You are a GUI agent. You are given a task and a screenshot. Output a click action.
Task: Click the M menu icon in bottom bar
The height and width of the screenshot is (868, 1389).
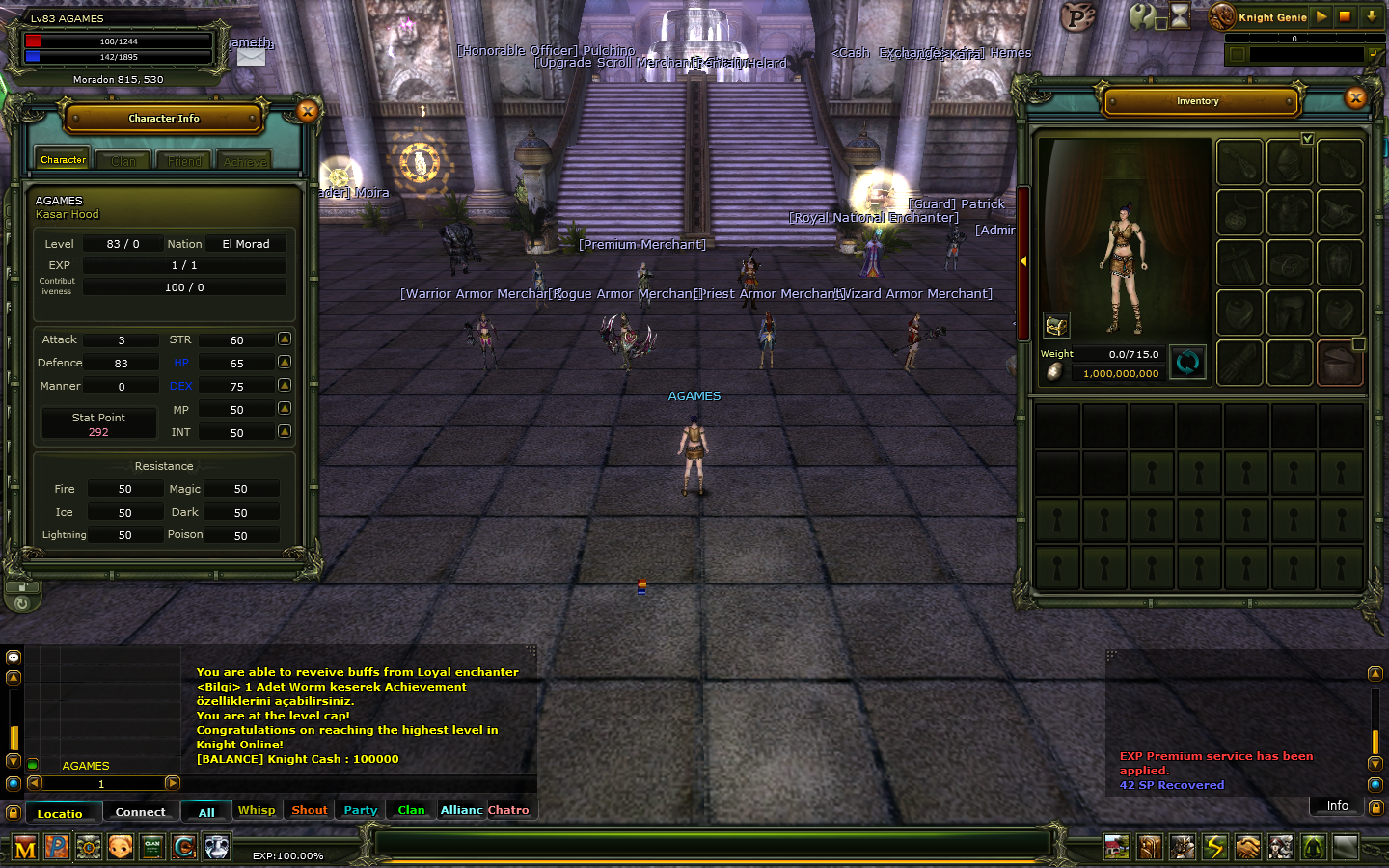point(25,848)
